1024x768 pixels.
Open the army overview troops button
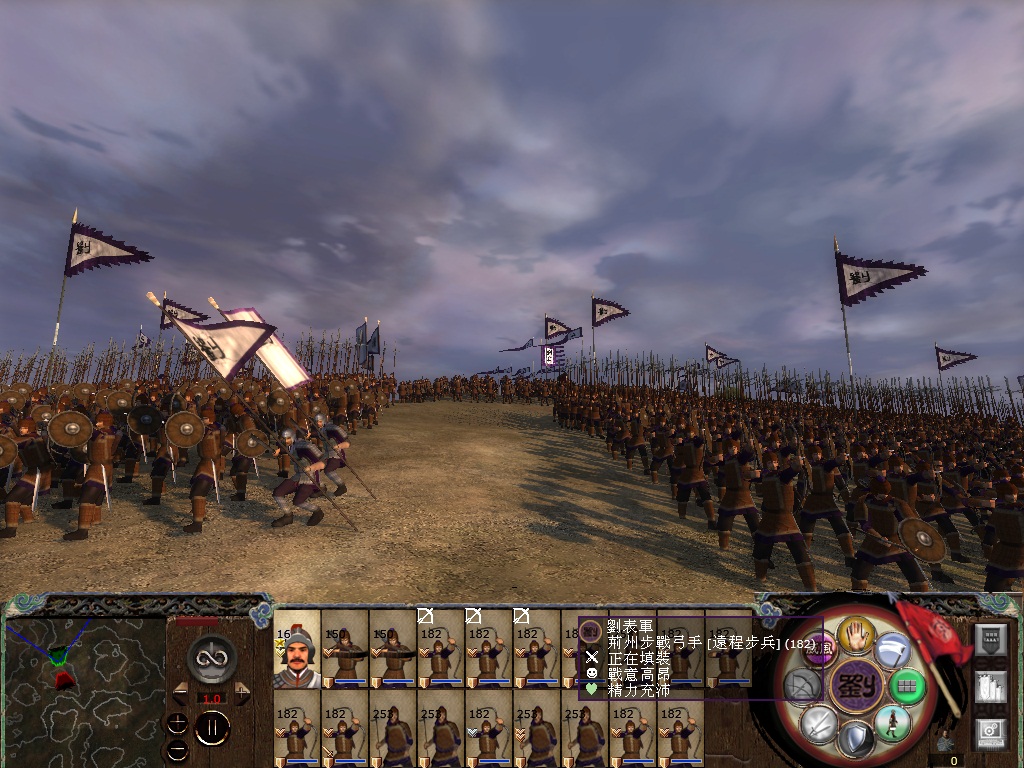990,688
